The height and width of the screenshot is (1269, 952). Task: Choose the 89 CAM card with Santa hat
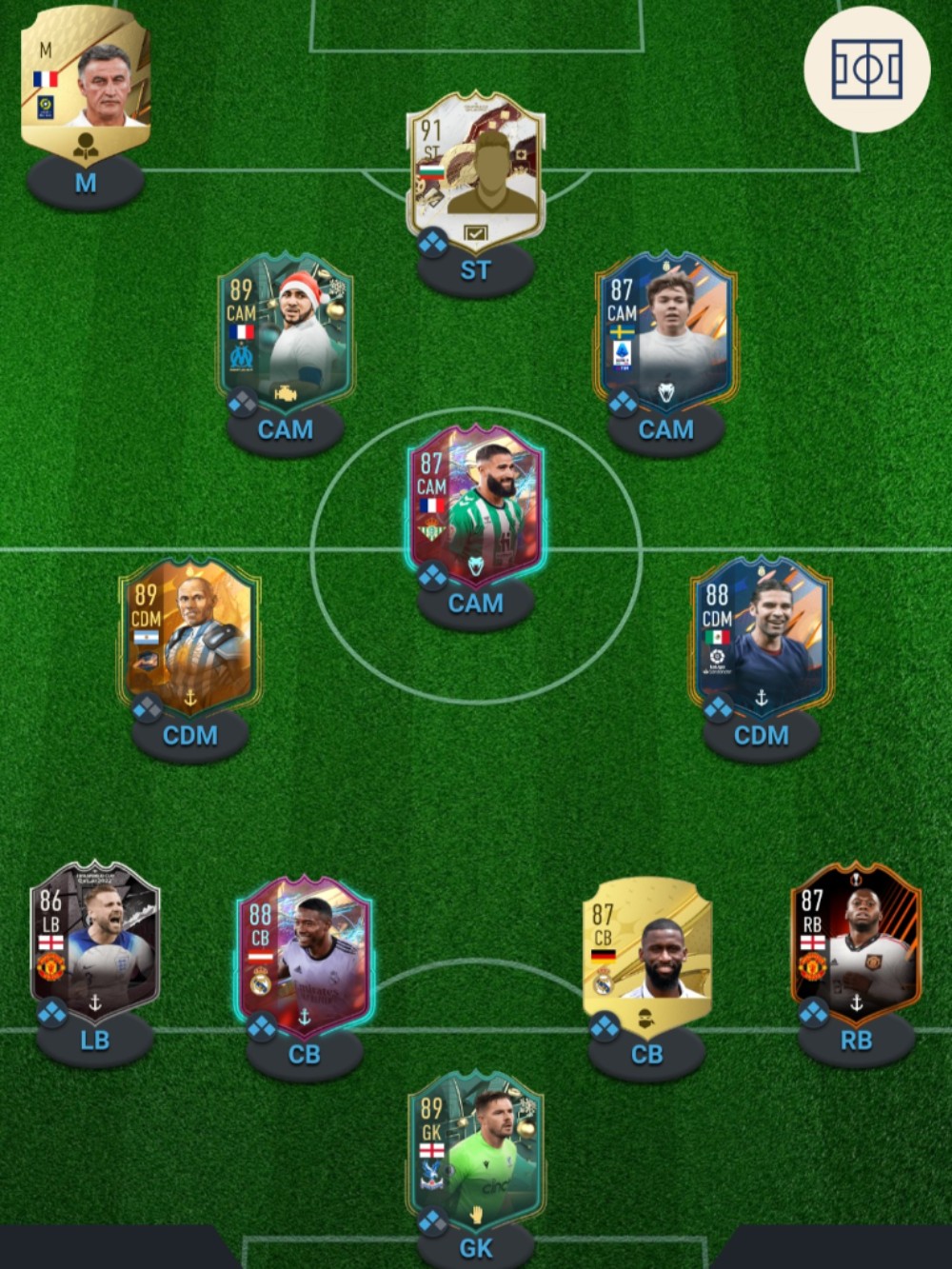click(286, 331)
